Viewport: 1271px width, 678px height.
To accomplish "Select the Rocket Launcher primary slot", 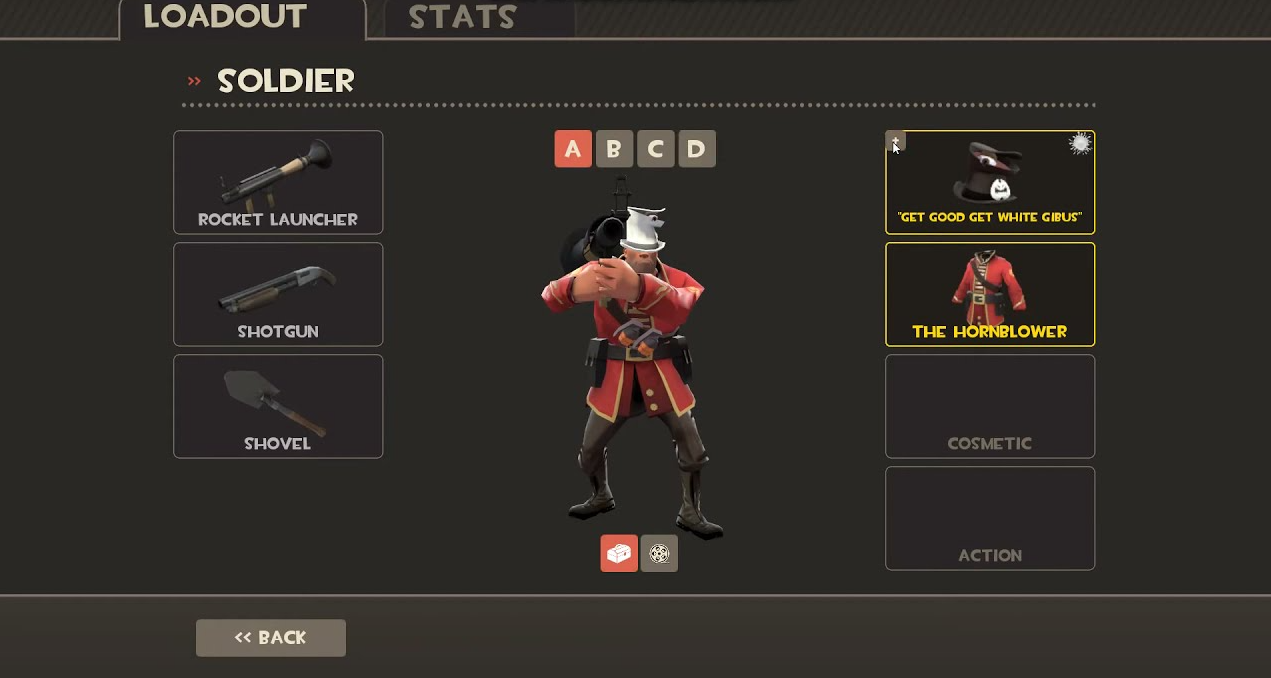I will click(278, 182).
